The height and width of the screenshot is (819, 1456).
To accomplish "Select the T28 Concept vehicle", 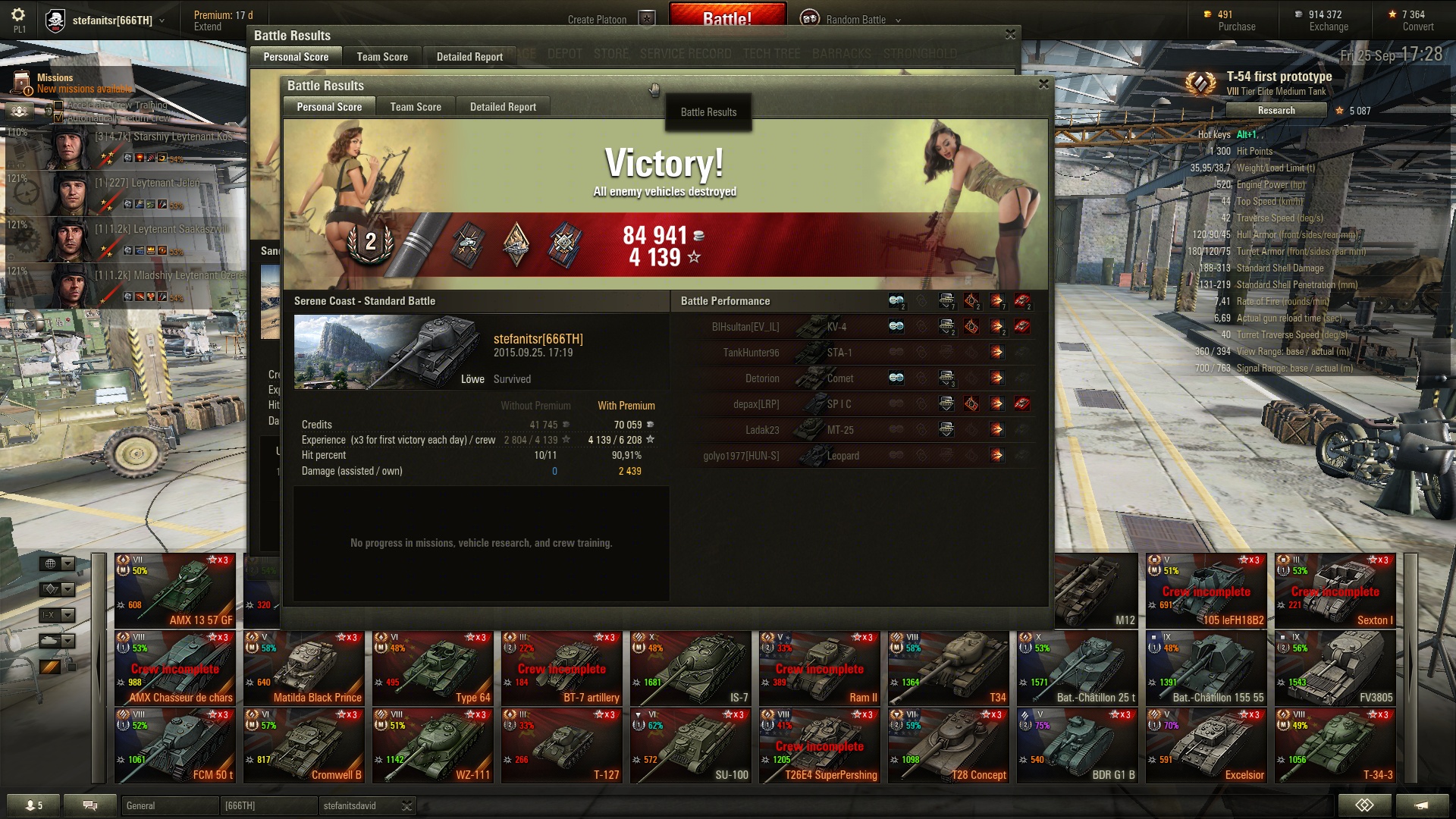I will point(949,745).
